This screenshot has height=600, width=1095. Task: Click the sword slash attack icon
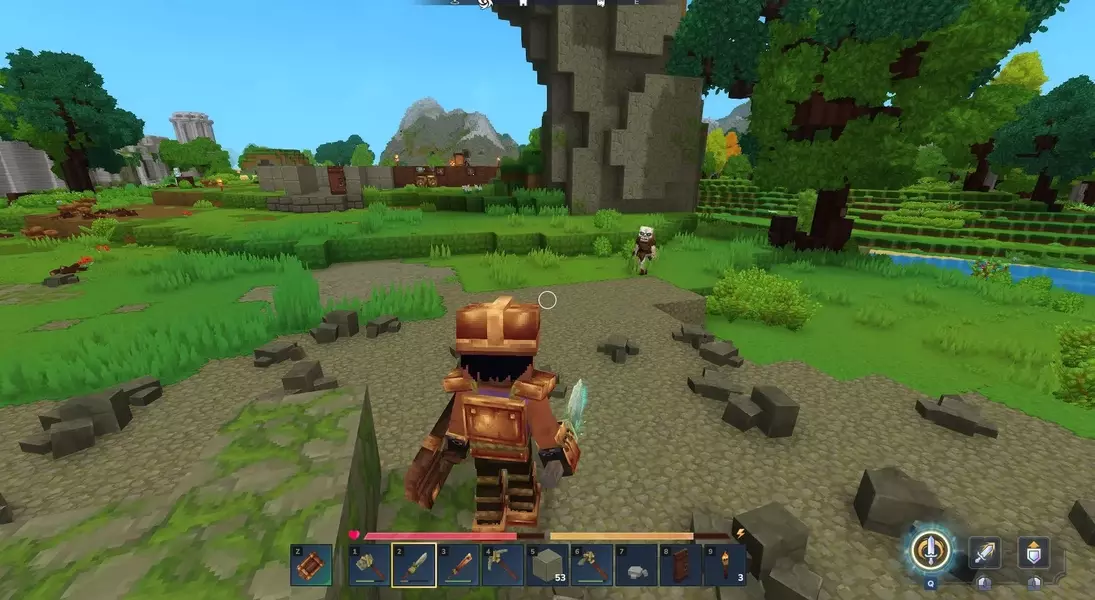coord(984,552)
